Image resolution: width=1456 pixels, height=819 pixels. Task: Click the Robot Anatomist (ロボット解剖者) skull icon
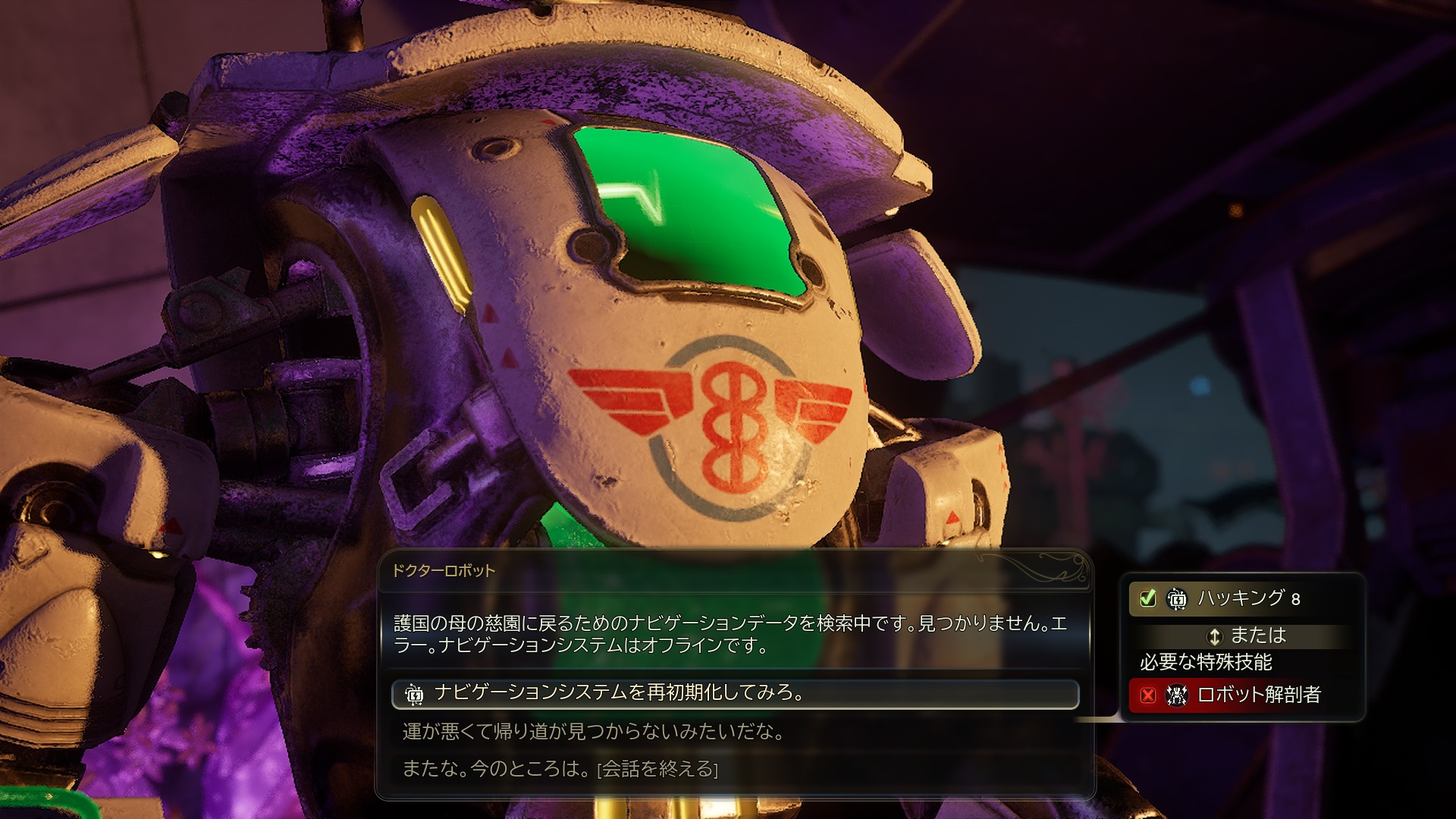tap(1178, 695)
